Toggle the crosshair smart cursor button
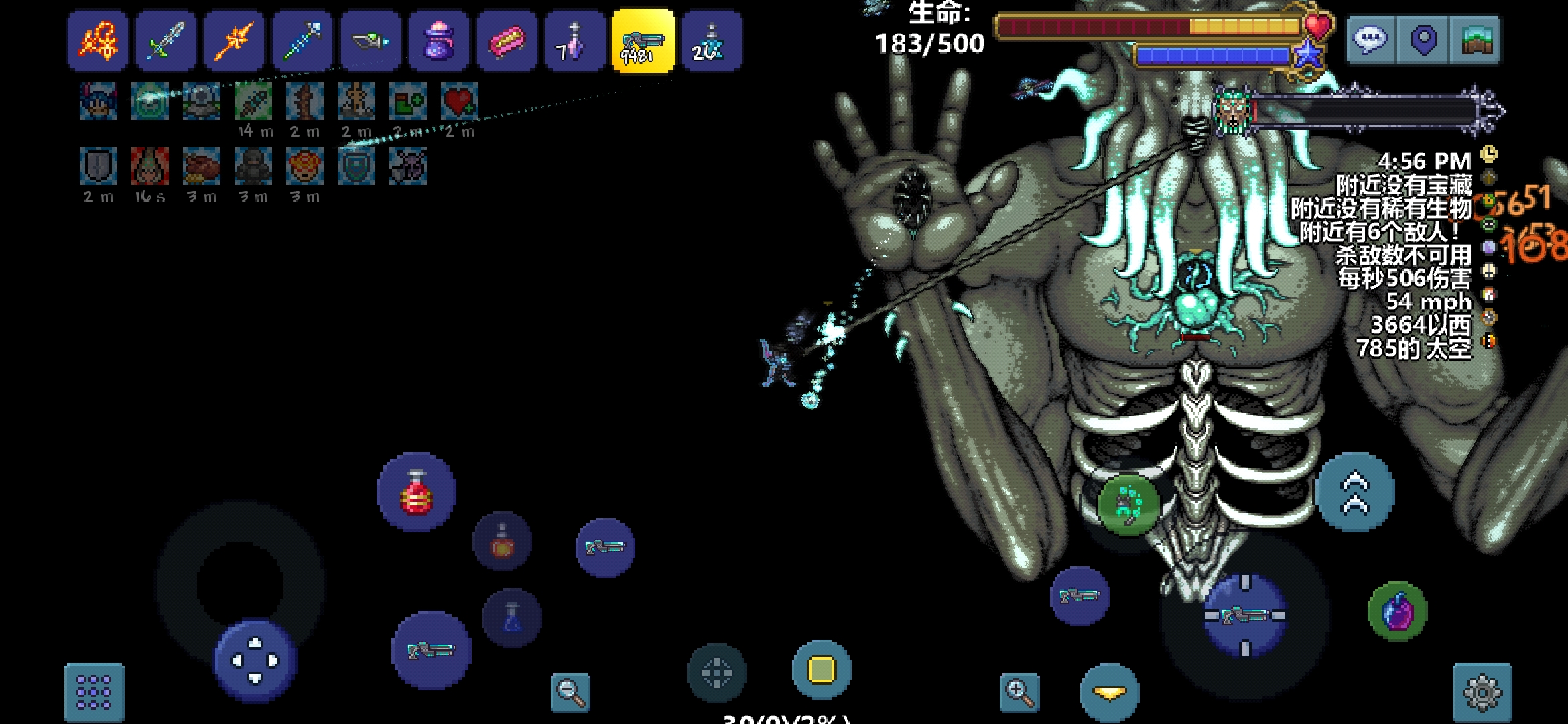 [x=716, y=672]
